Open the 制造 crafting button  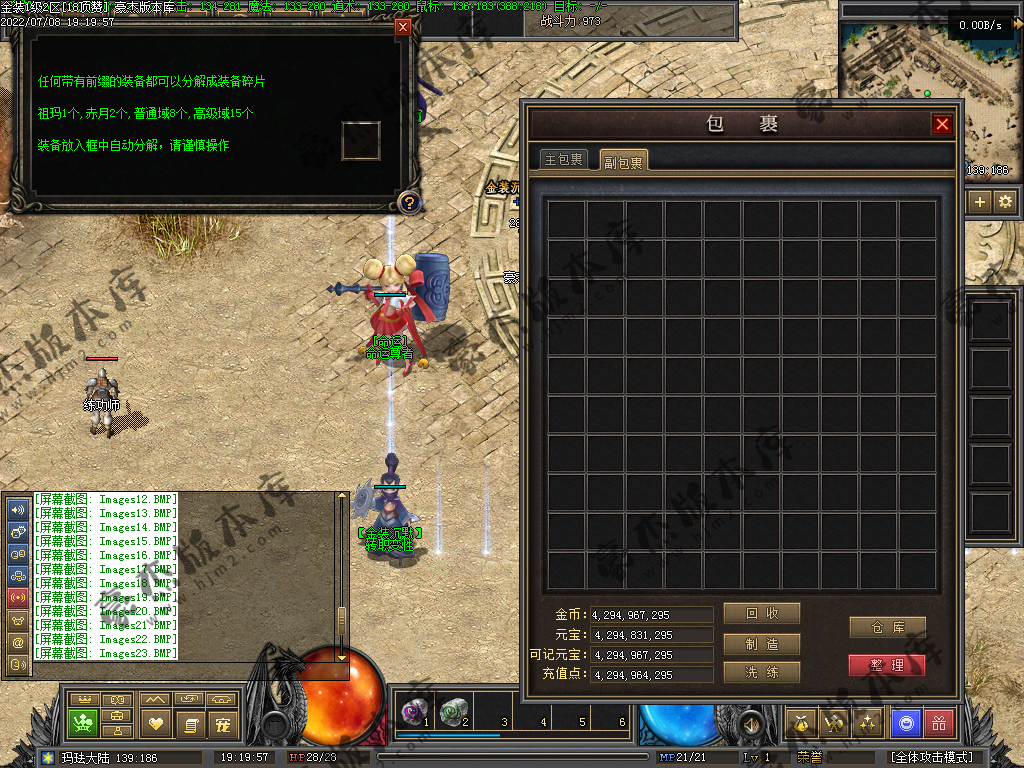[x=761, y=644]
